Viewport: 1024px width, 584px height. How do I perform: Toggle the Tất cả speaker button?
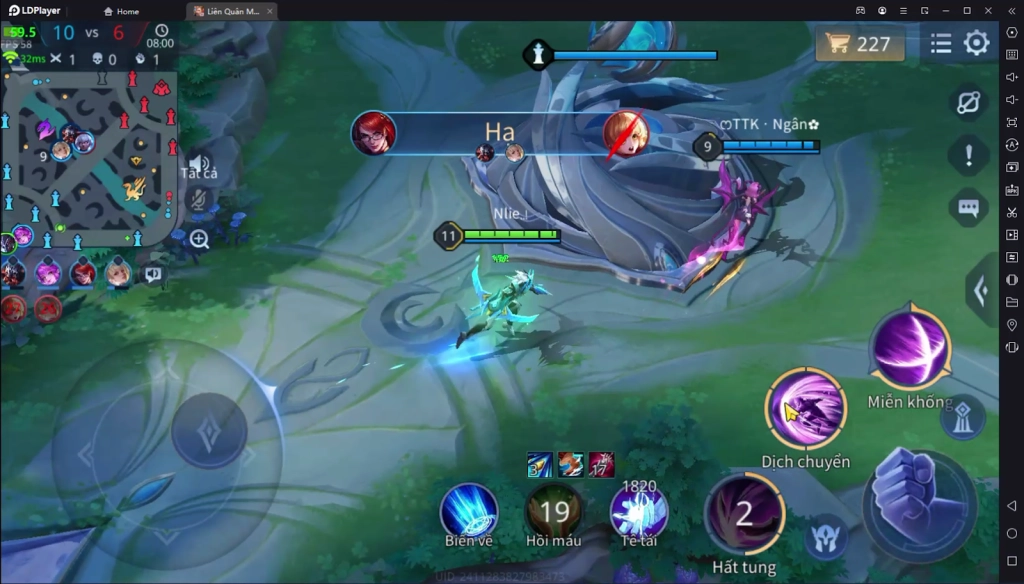[x=199, y=165]
